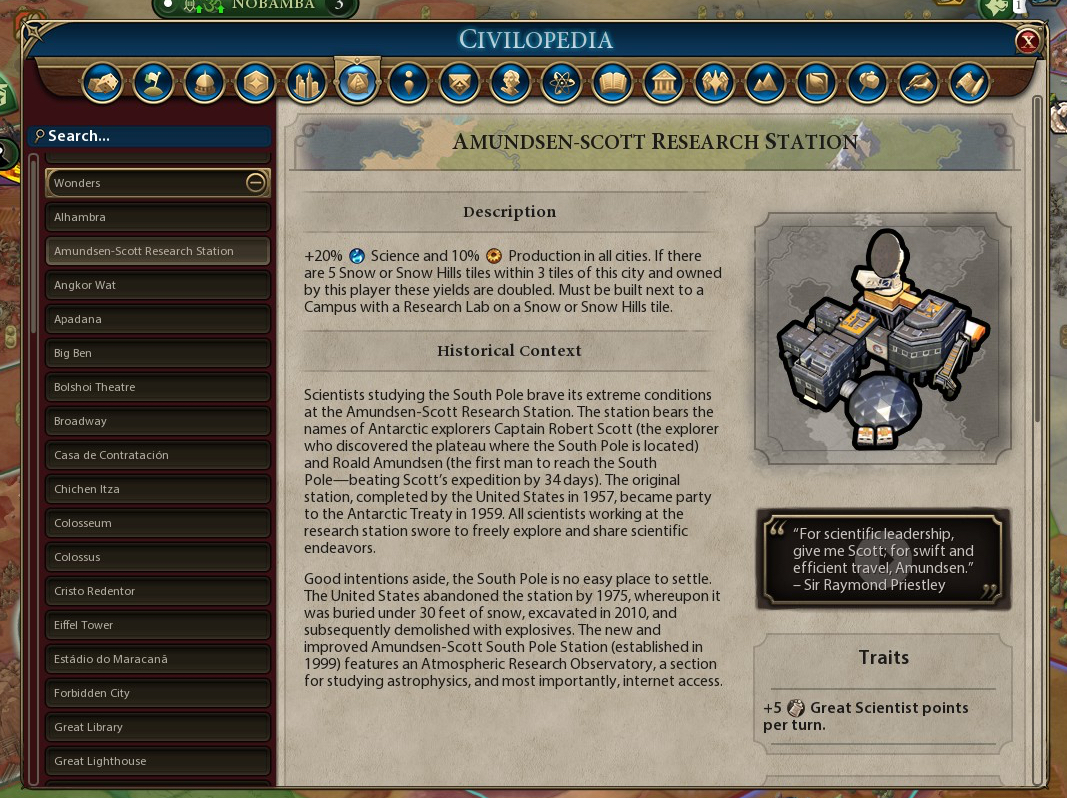Collapse the Wonders section
The height and width of the screenshot is (798, 1067).
click(x=255, y=183)
